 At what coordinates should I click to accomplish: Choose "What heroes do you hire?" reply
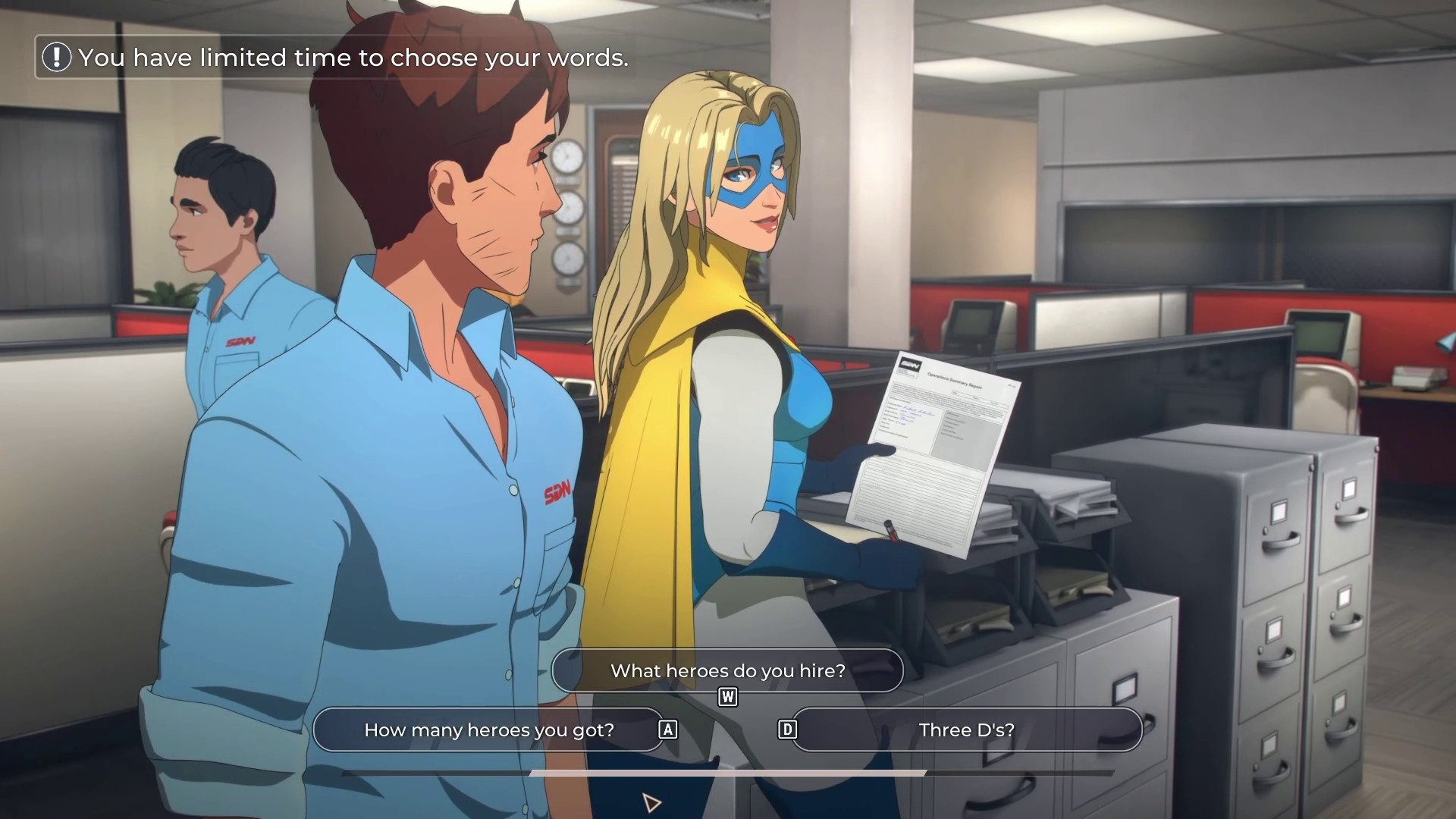(727, 670)
